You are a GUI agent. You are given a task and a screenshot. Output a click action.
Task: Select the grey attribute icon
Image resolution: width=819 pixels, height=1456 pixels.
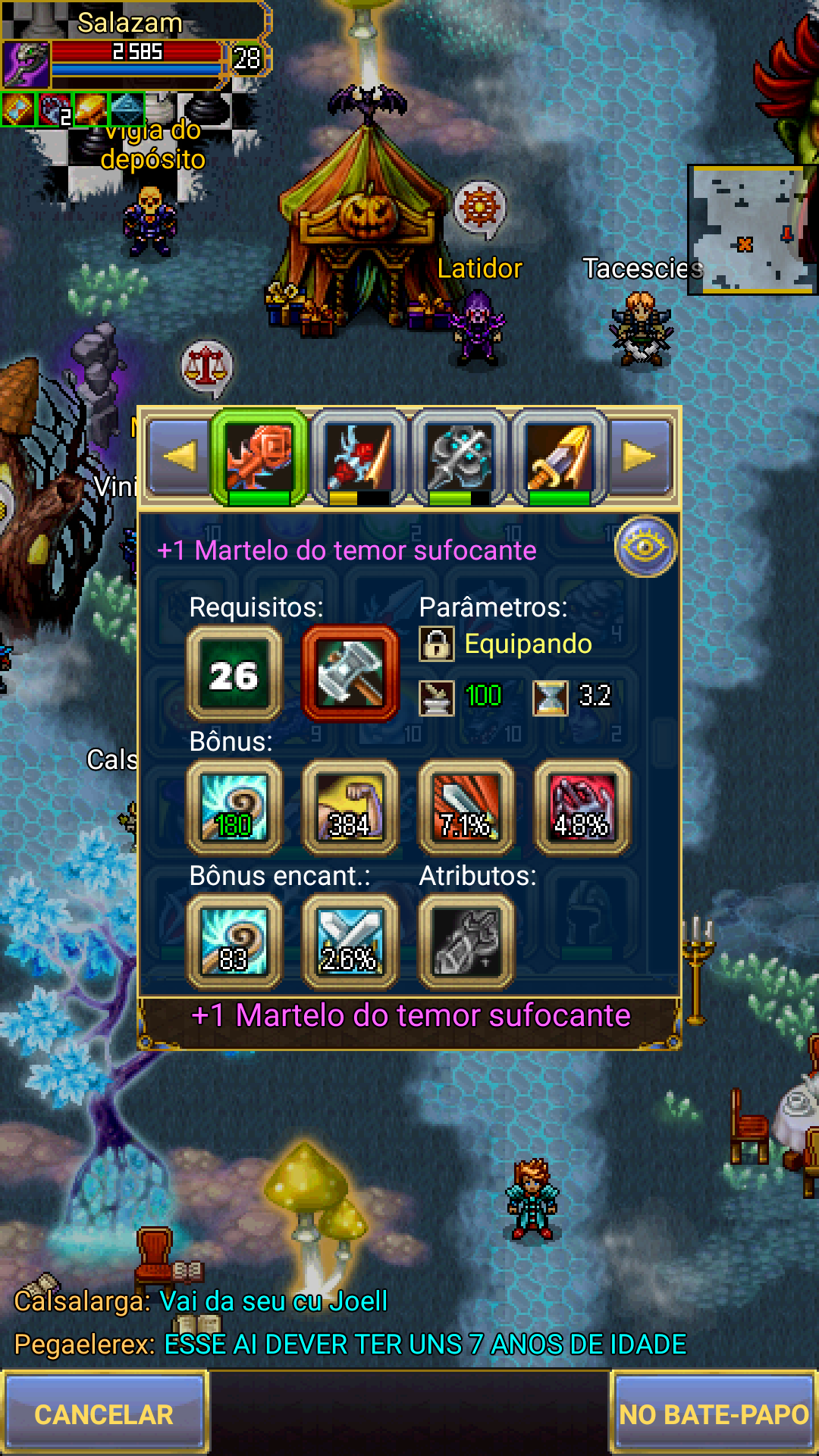coord(466,943)
